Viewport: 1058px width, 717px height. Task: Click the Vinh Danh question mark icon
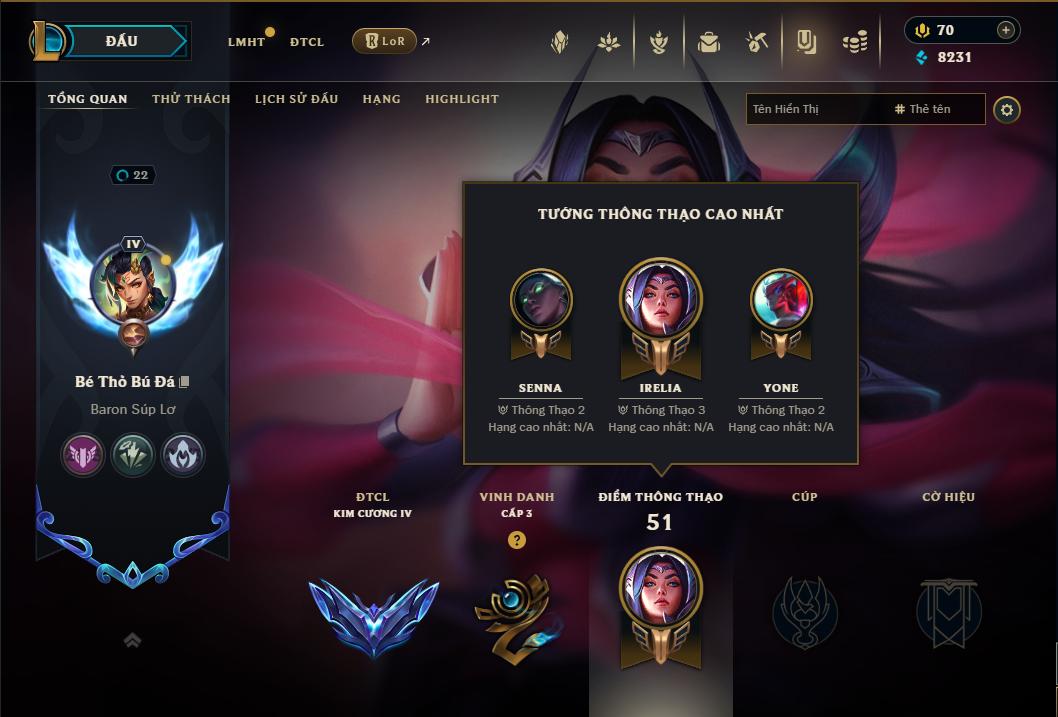tap(516, 540)
